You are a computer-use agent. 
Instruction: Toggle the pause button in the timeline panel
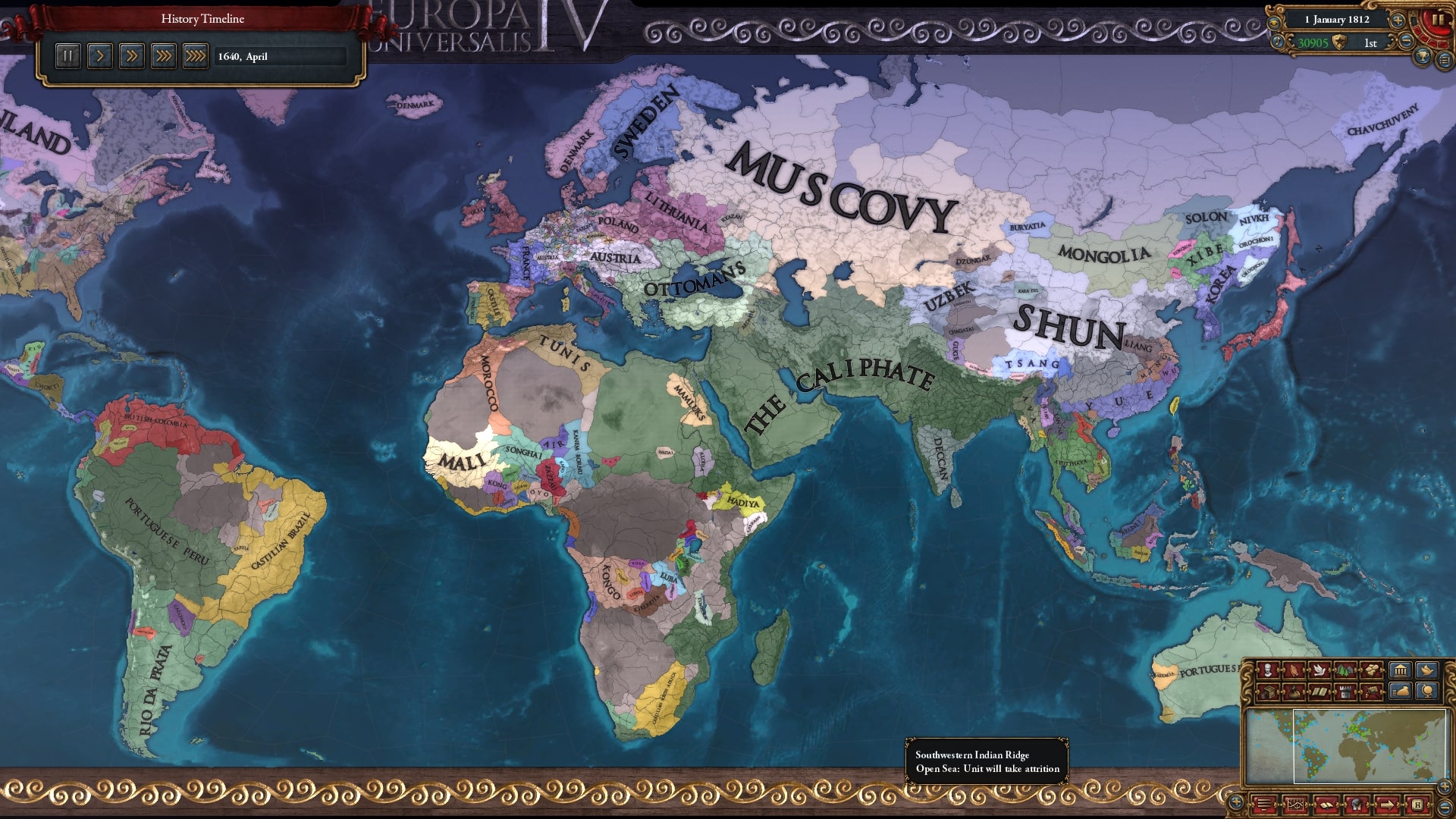[67, 55]
